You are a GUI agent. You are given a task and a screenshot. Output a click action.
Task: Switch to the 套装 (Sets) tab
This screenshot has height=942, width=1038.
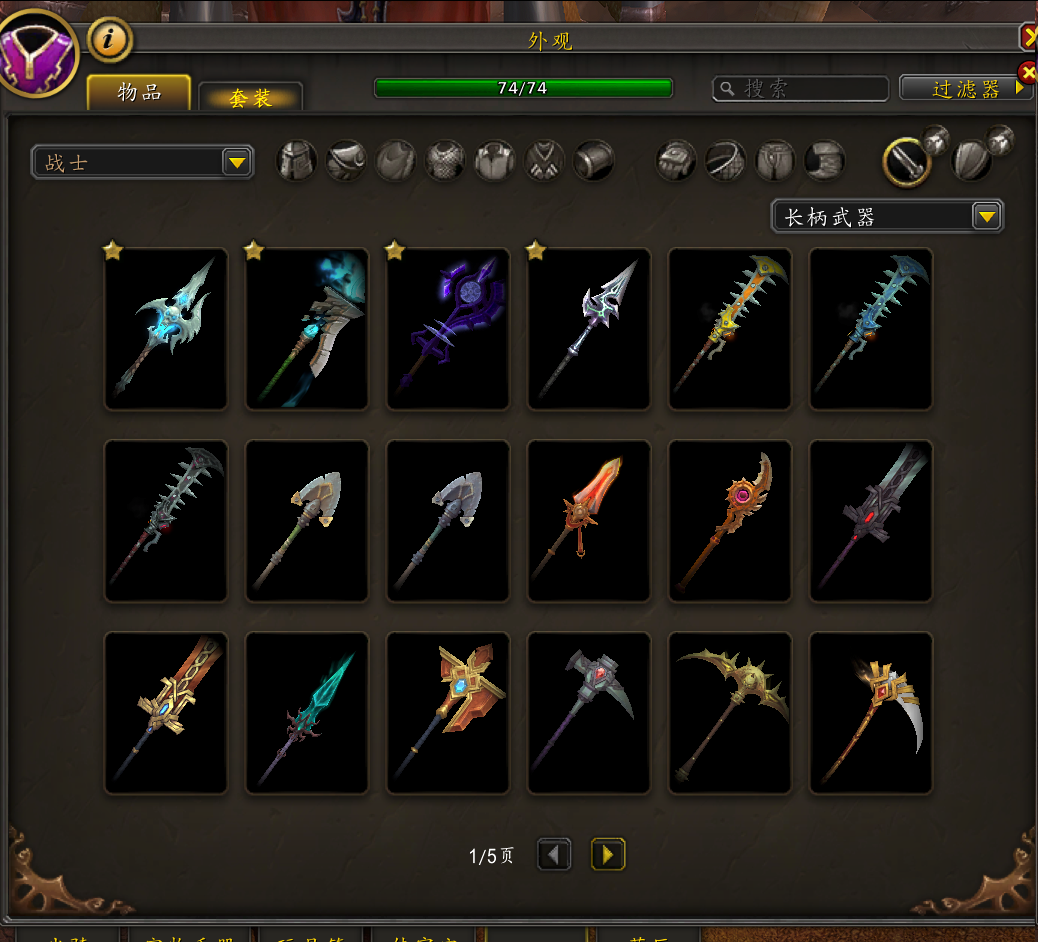coord(250,97)
